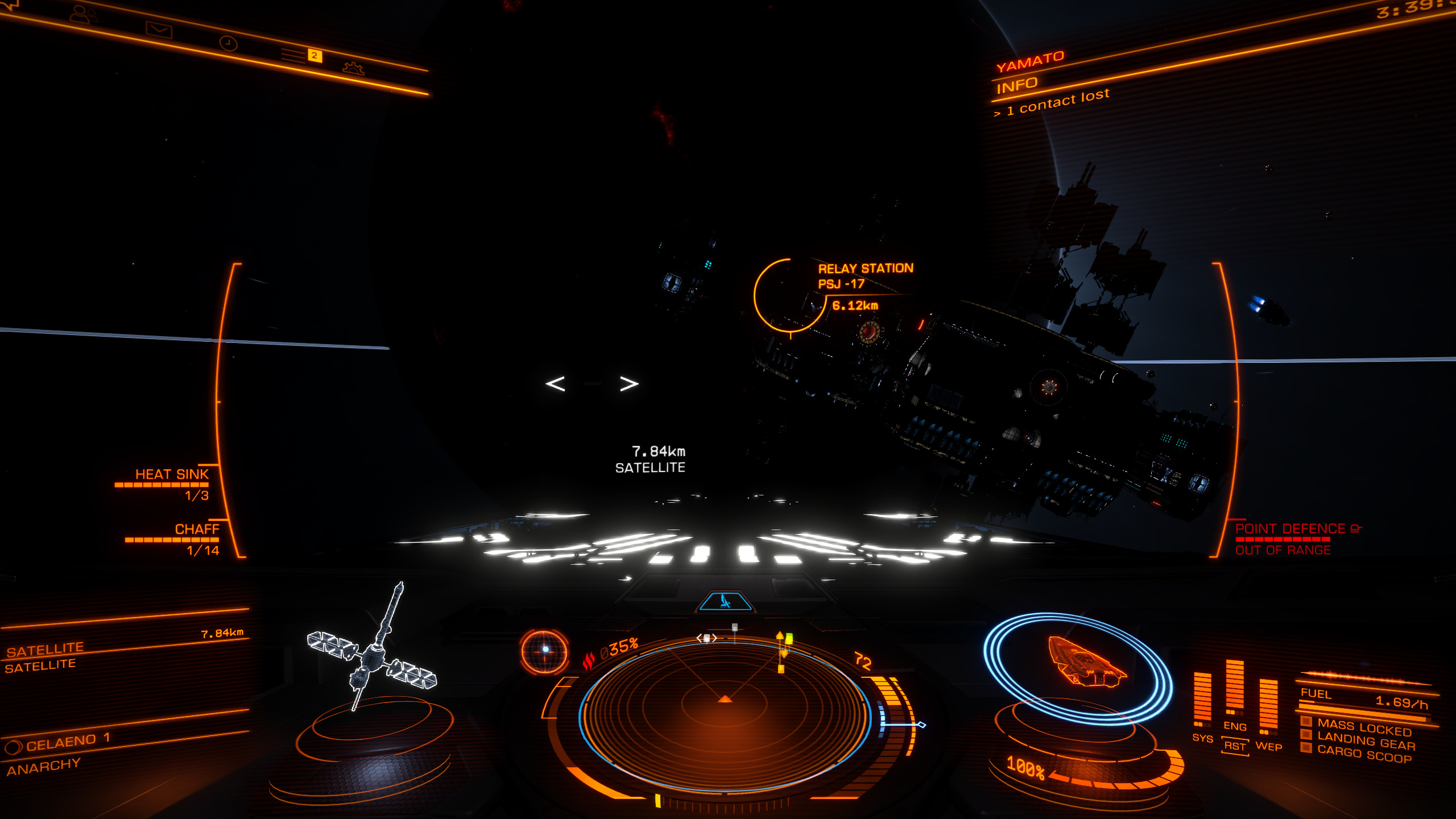Select the Relay Station PSJ-17 target marker
The width and height of the screenshot is (1456, 819).
[790, 295]
